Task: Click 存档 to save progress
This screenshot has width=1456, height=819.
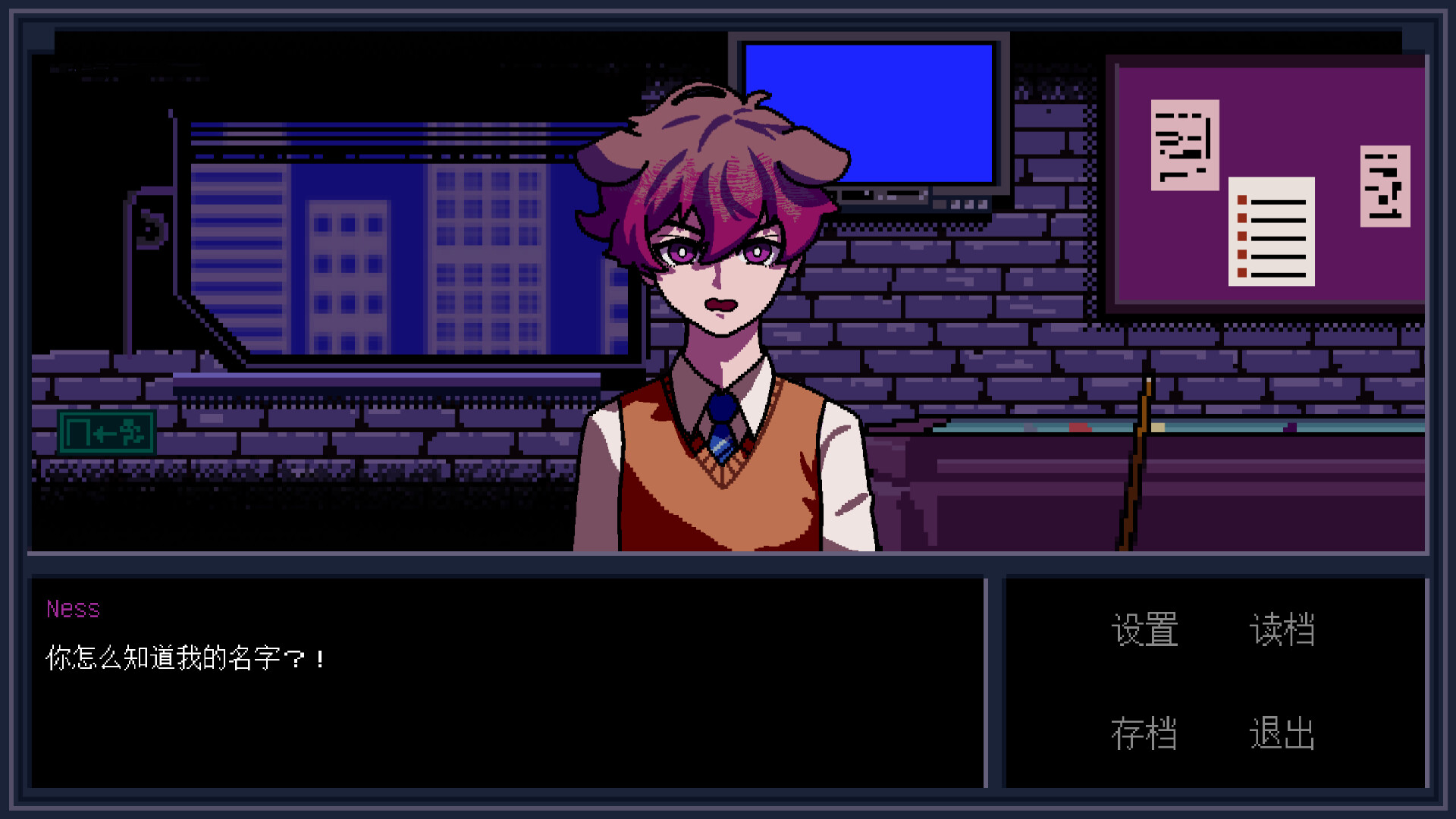Action: [1144, 732]
